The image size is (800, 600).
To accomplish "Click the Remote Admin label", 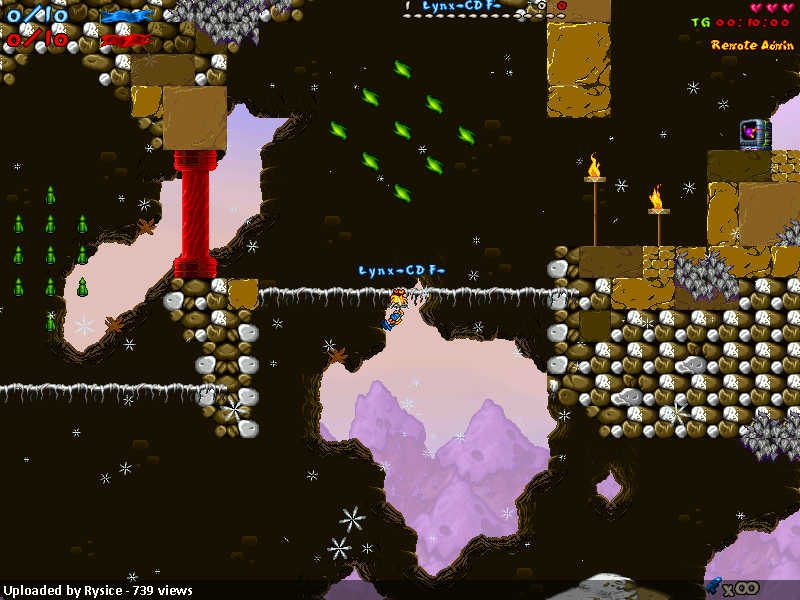I will tap(752, 45).
